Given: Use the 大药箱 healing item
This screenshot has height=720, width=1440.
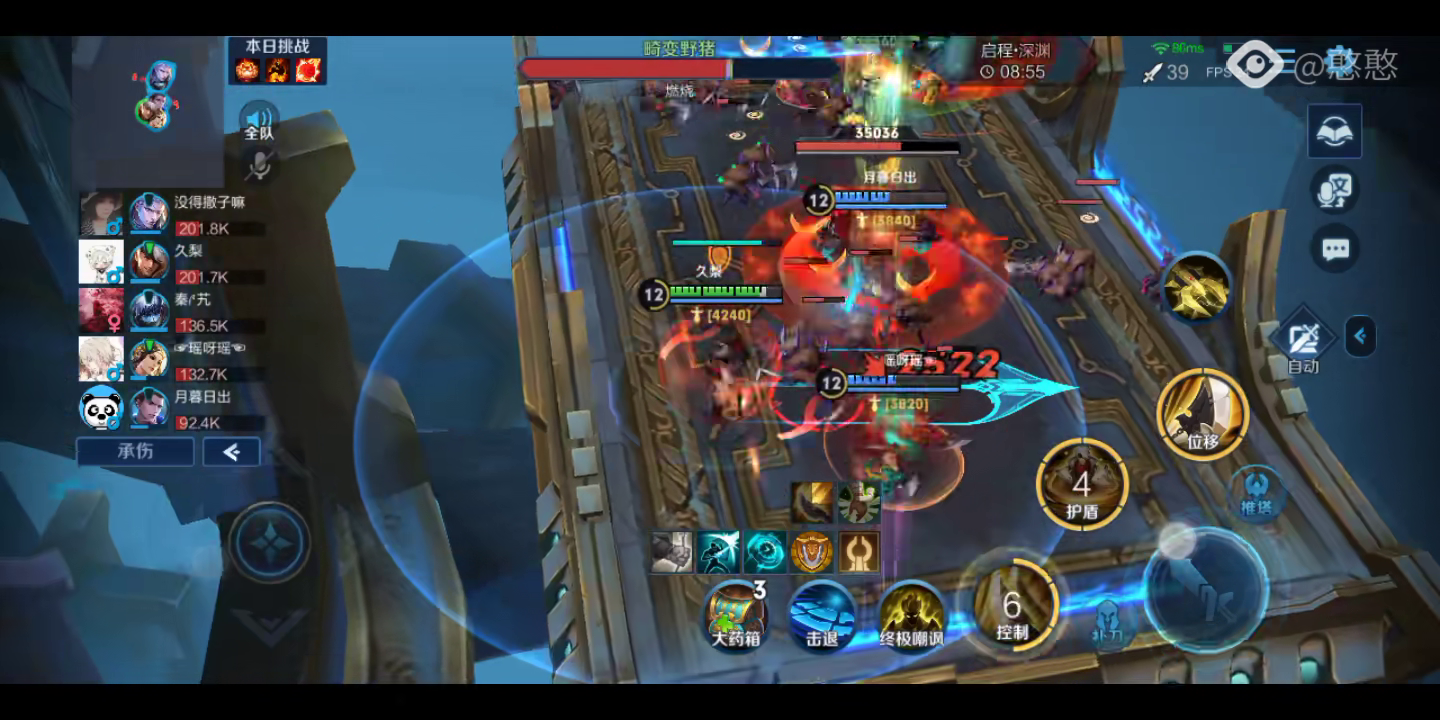Looking at the screenshot, I should coord(737,612).
